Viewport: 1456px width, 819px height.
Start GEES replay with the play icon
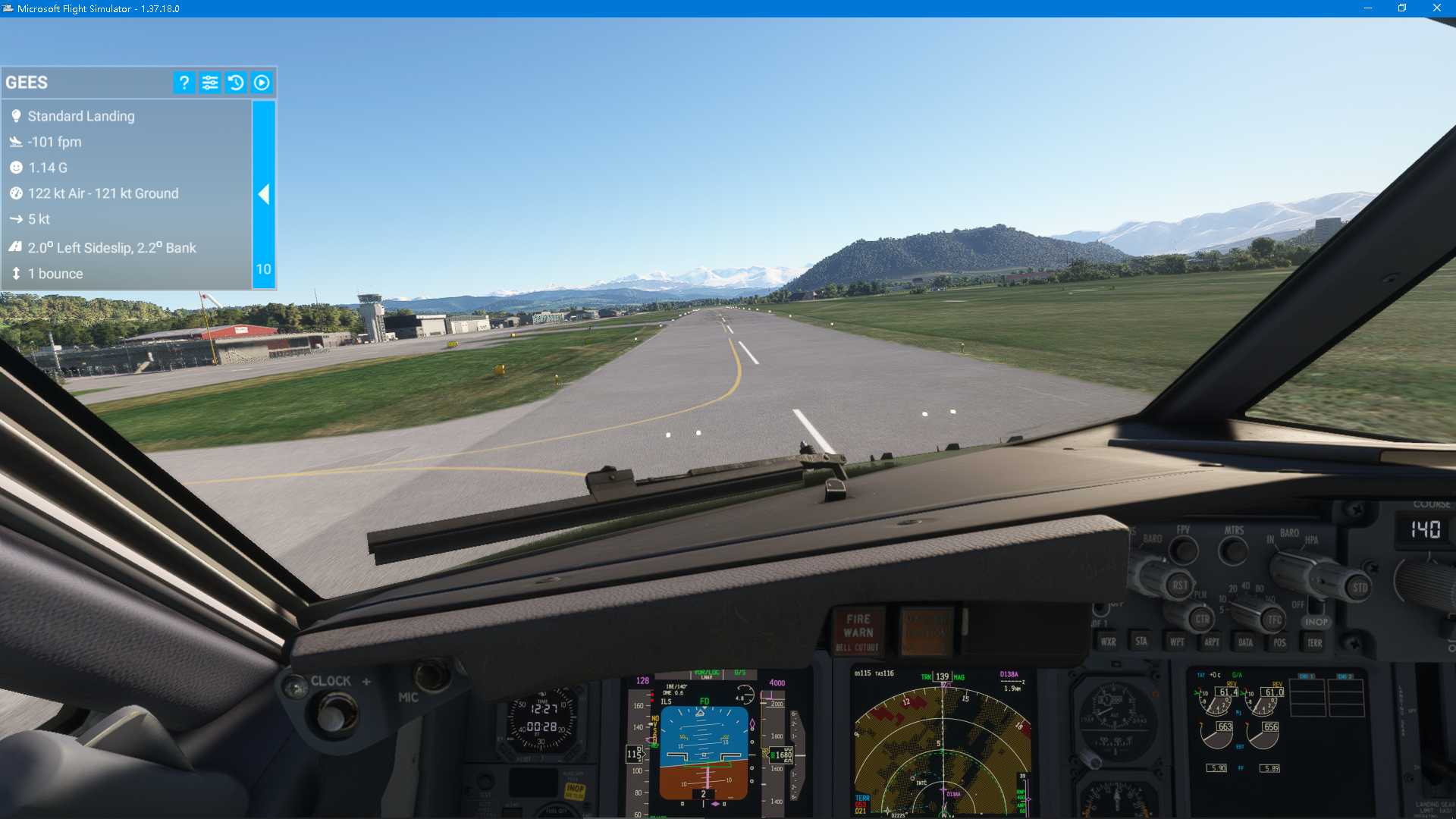click(x=262, y=83)
